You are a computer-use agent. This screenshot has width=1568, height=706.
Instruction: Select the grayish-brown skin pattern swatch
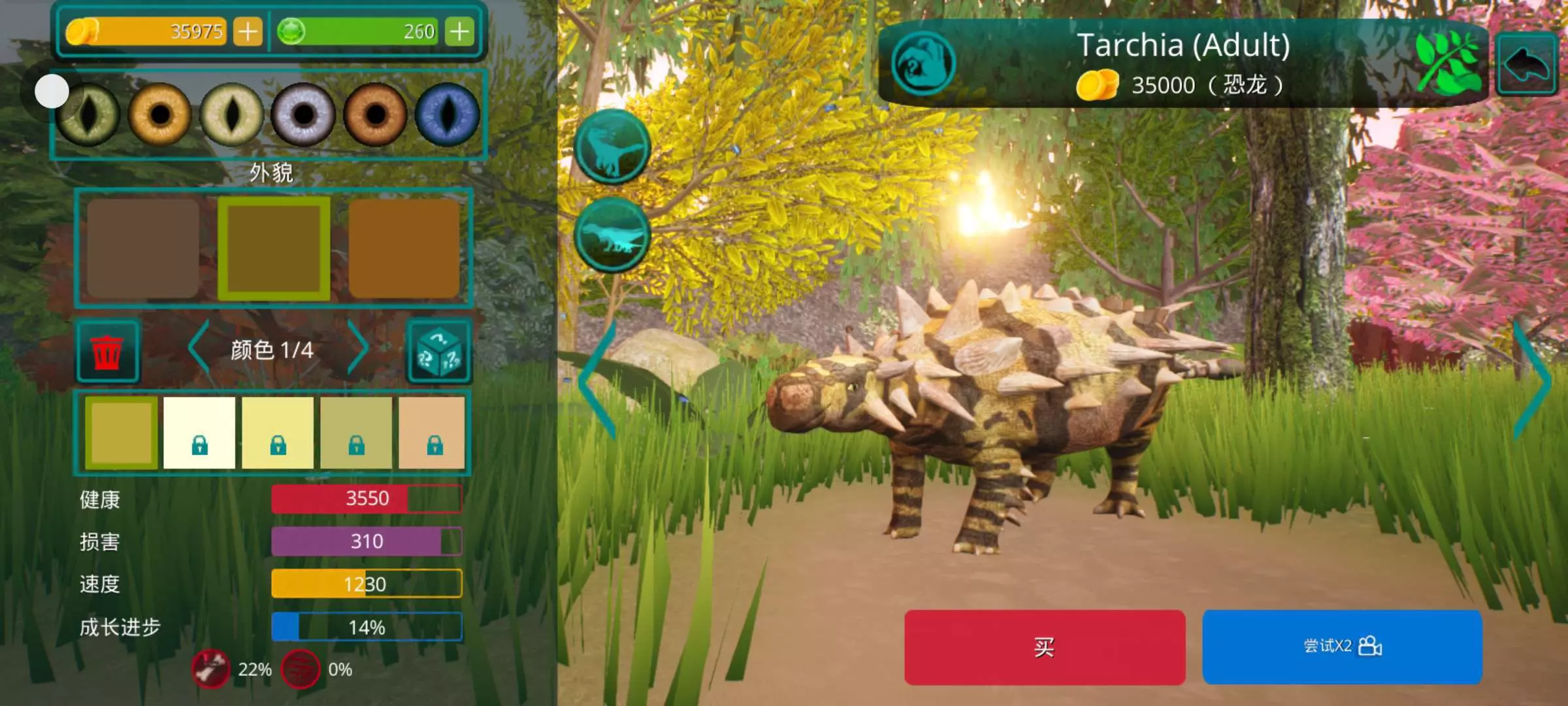pyautogui.click(x=143, y=248)
